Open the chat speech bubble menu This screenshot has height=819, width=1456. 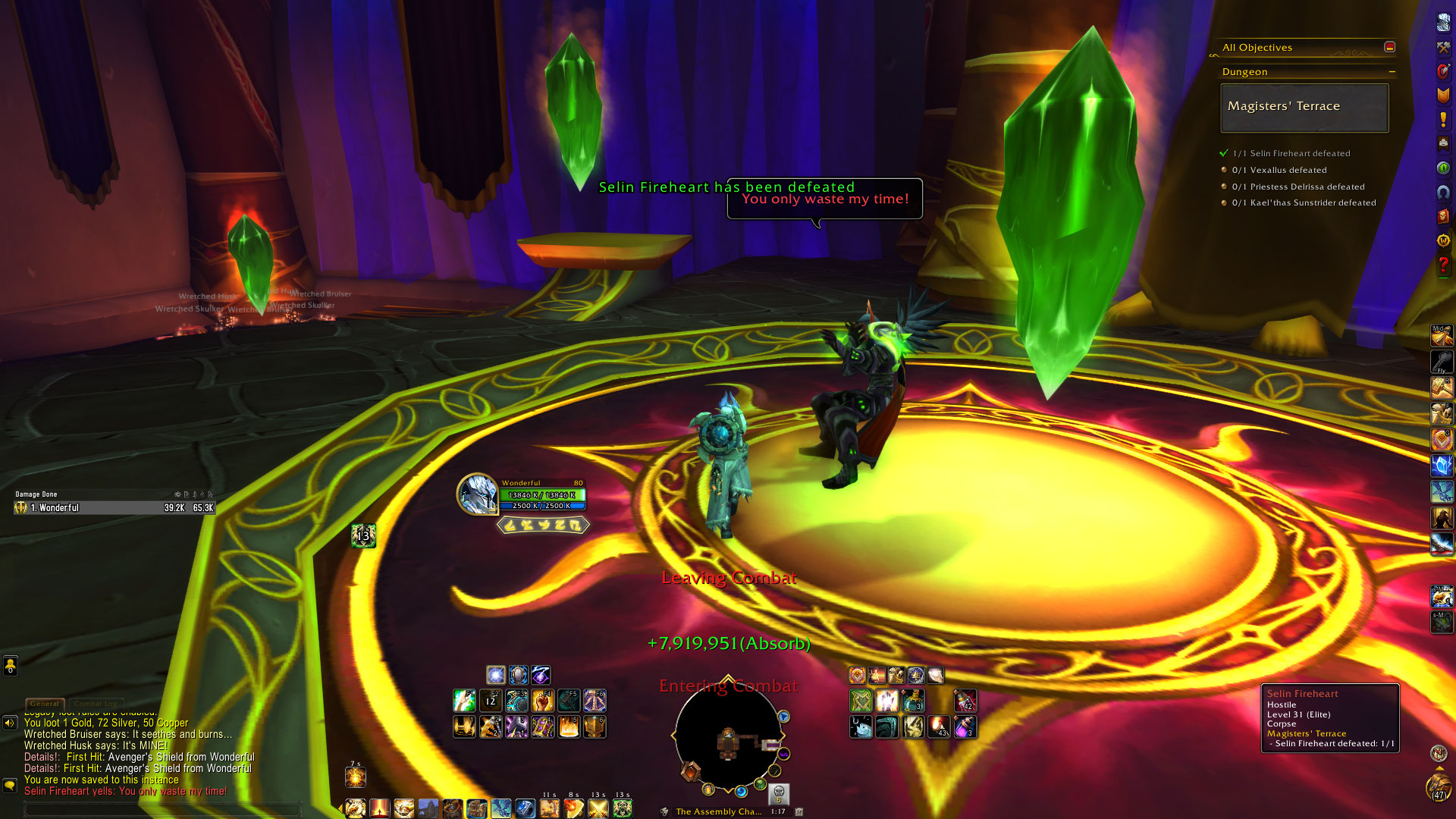click(10, 785)
